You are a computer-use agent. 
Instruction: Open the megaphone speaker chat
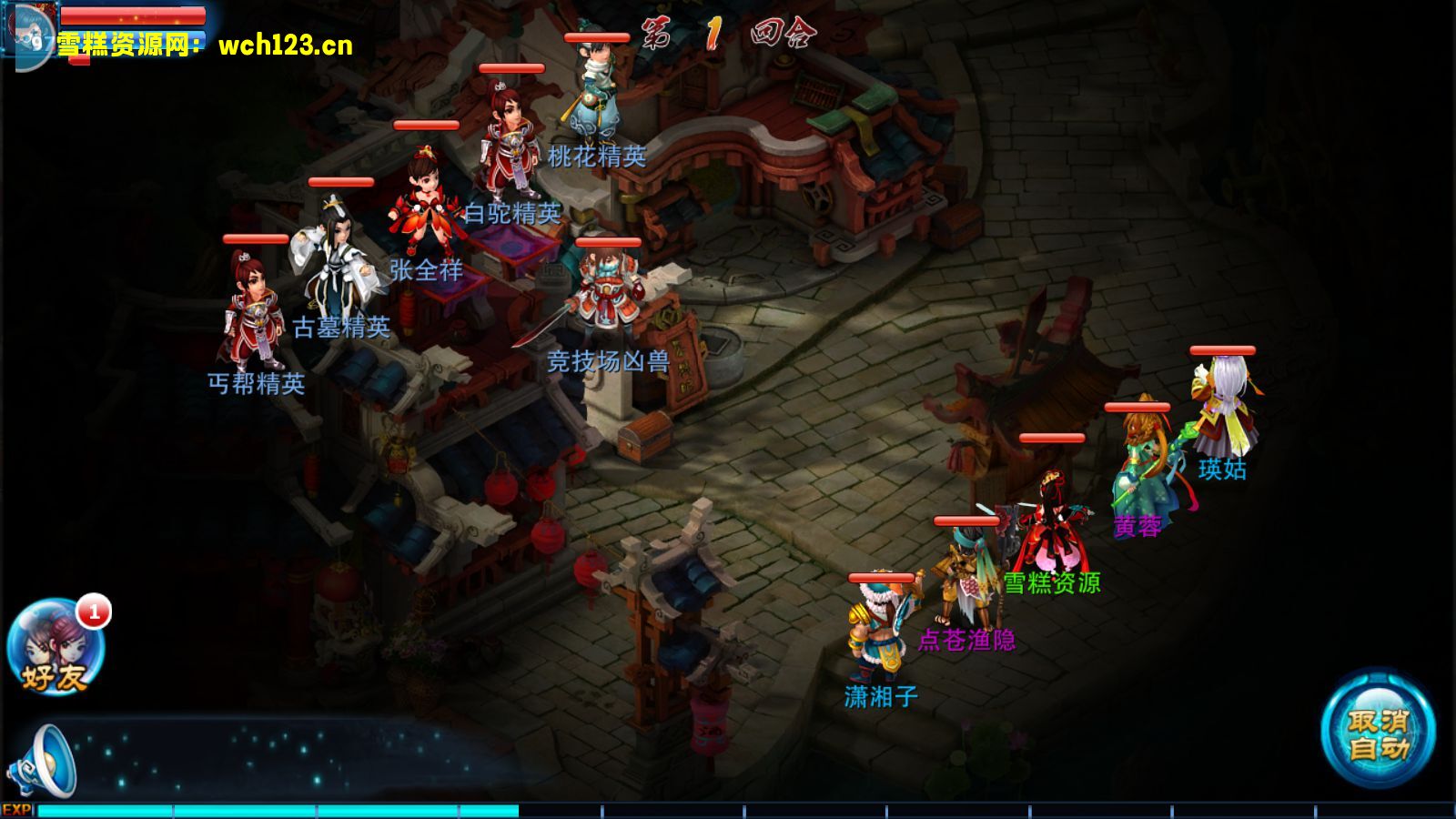pos(44,763)
